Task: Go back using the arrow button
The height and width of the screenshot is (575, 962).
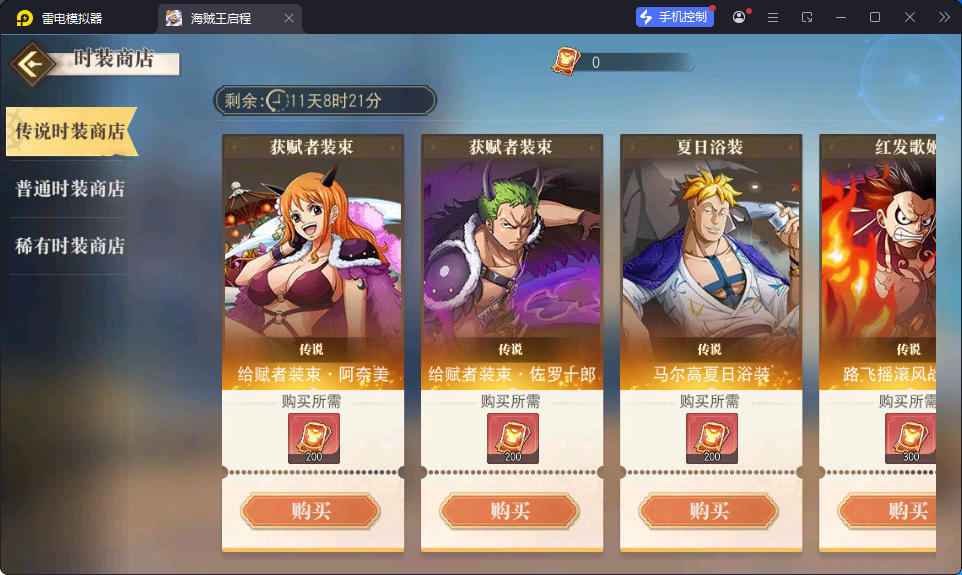Action: [33, 64]
